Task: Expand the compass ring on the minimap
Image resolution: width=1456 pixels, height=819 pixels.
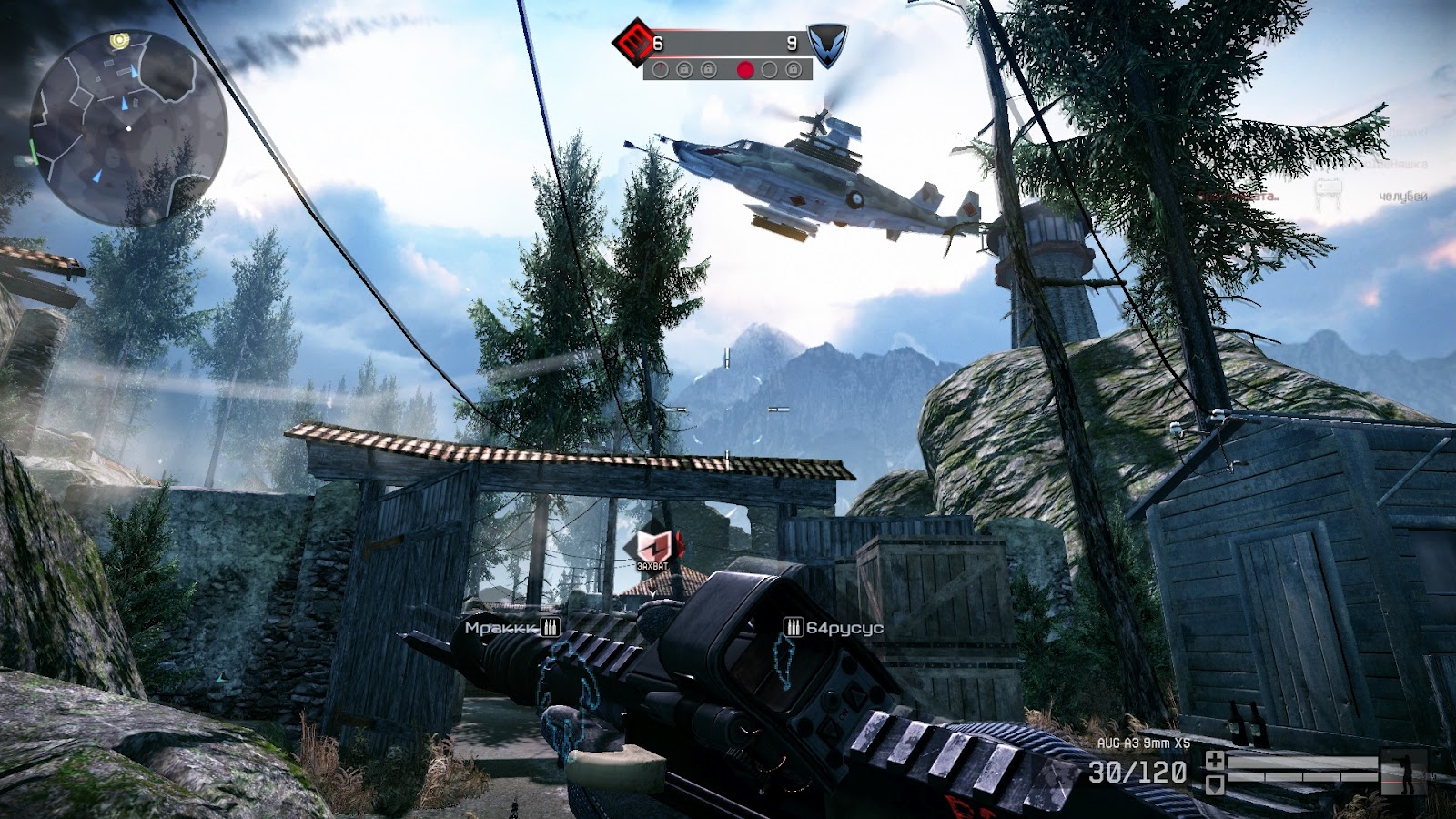Action: (127, 127)
